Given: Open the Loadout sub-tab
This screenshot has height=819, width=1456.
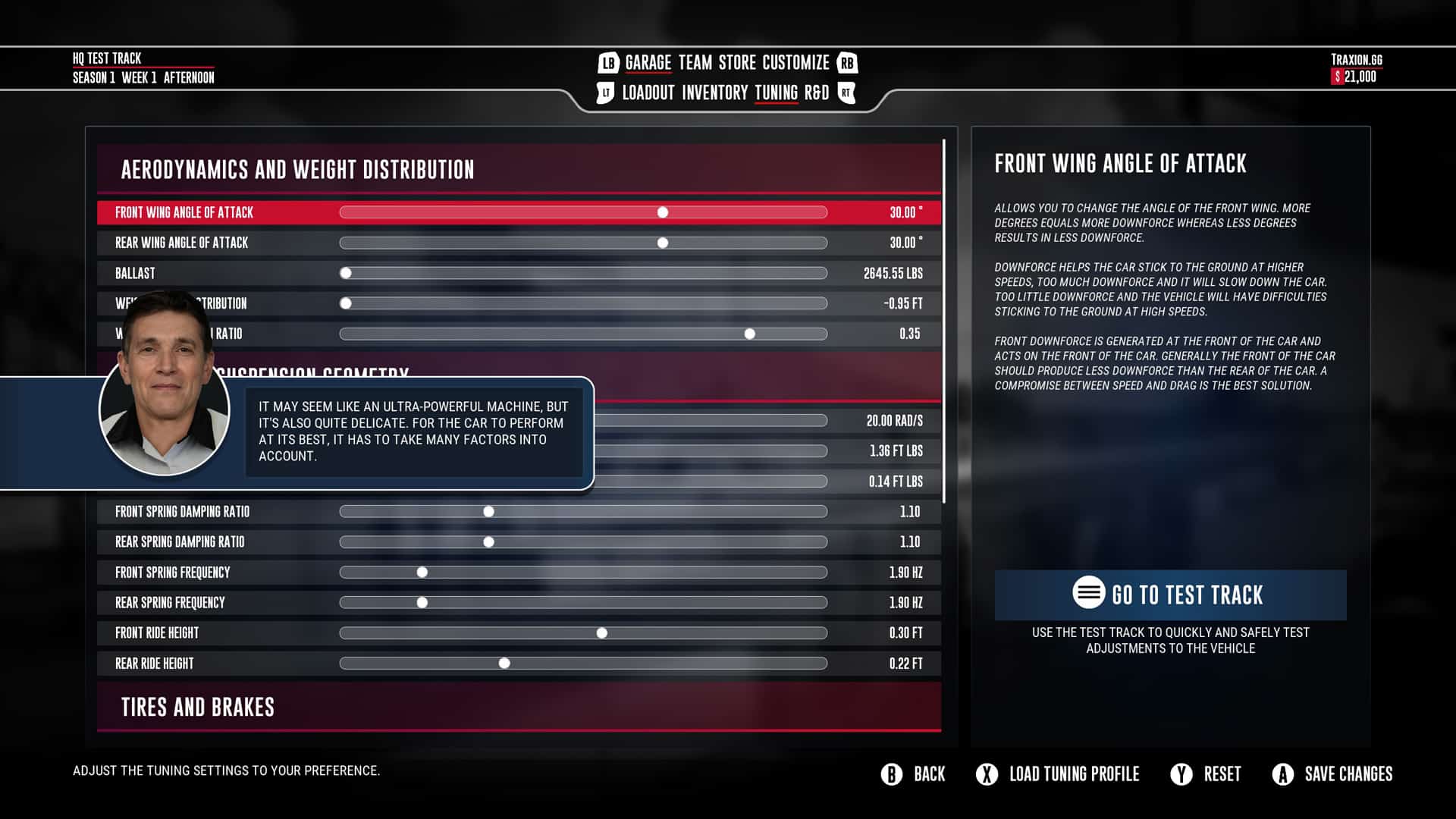Looking at the screenshot, I should [x=648, y=93].
